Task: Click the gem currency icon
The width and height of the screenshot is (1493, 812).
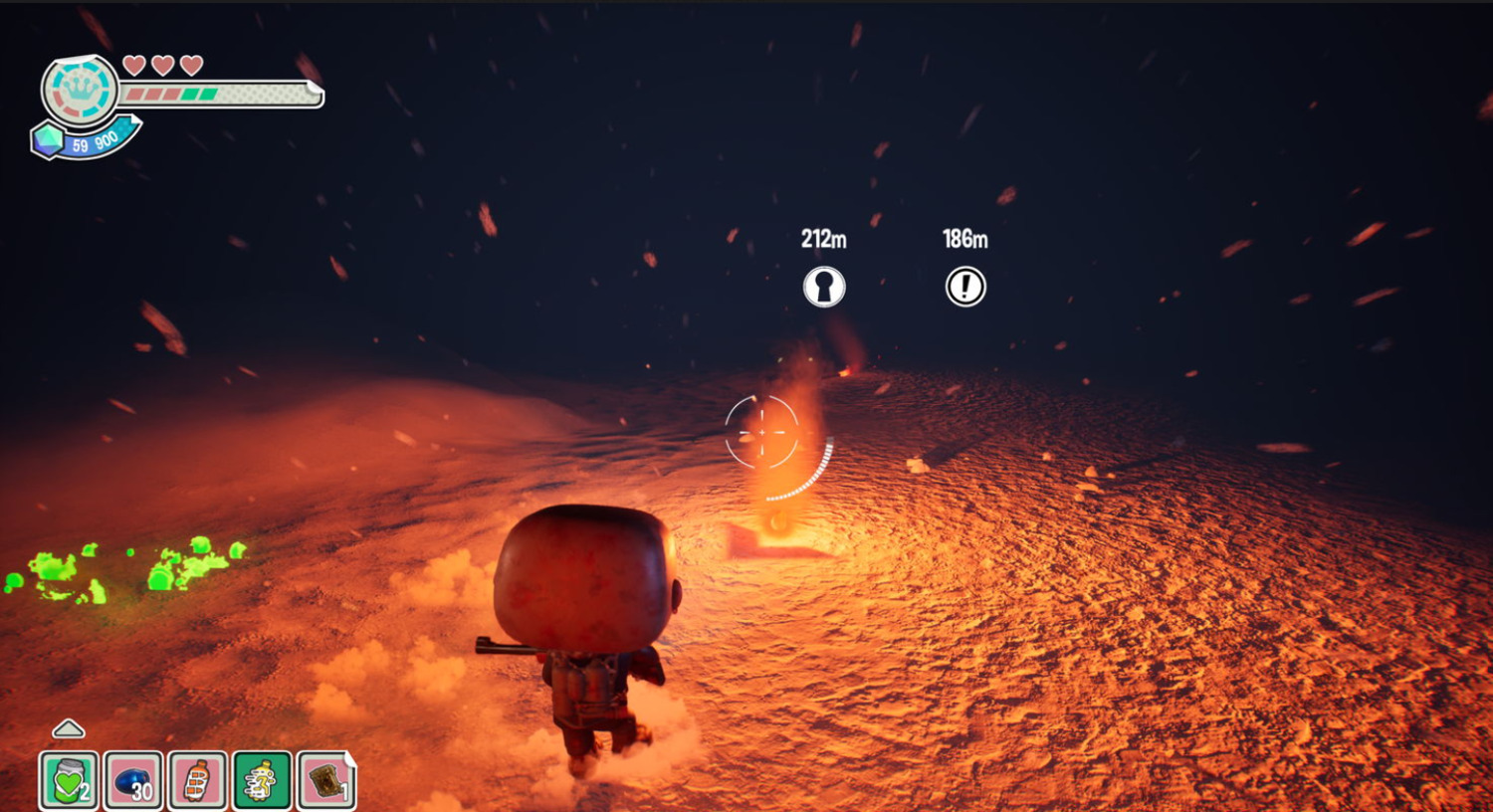Action: pos(48,140)
